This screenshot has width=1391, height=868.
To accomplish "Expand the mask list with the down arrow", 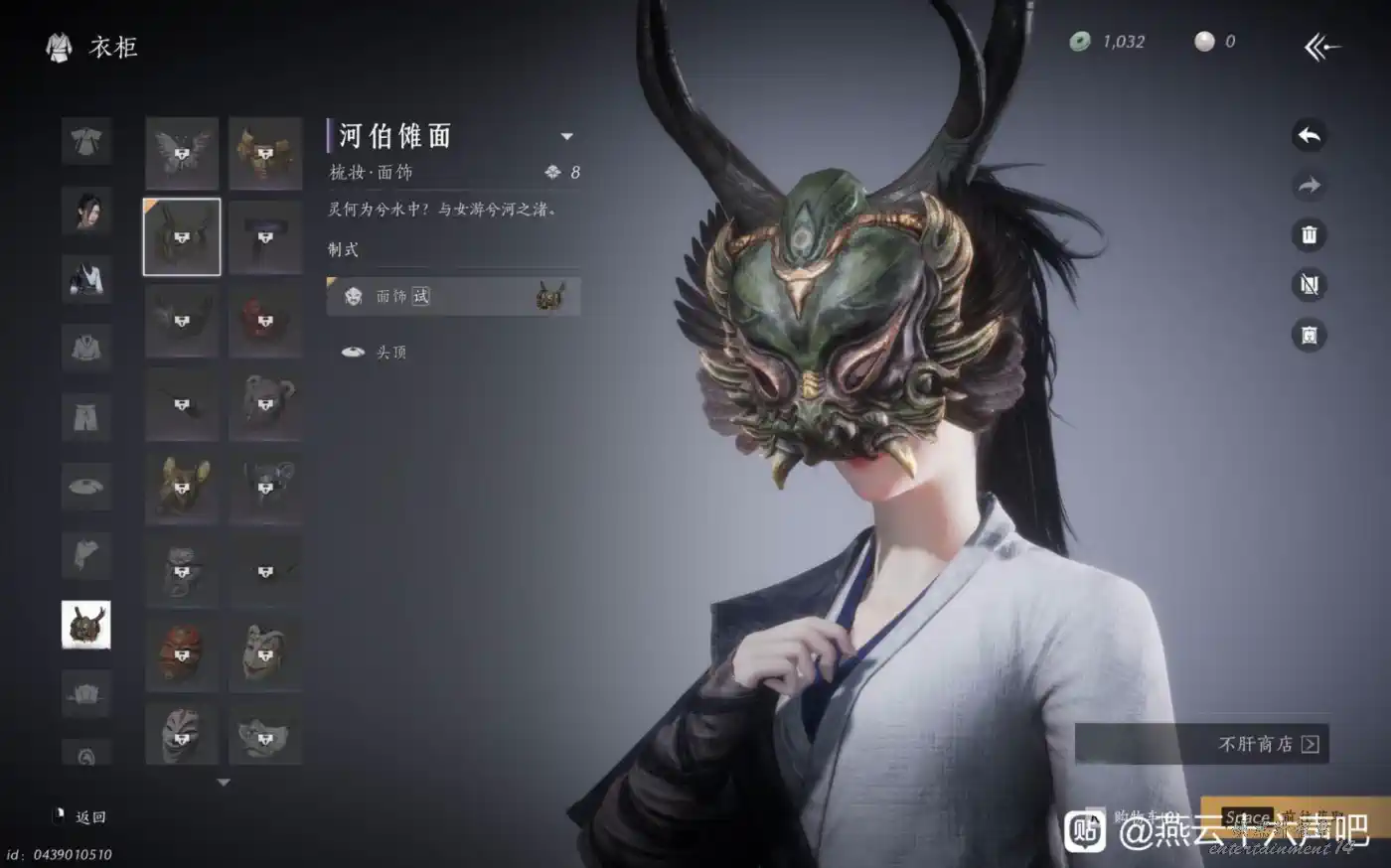I will [x=224, y=783].
